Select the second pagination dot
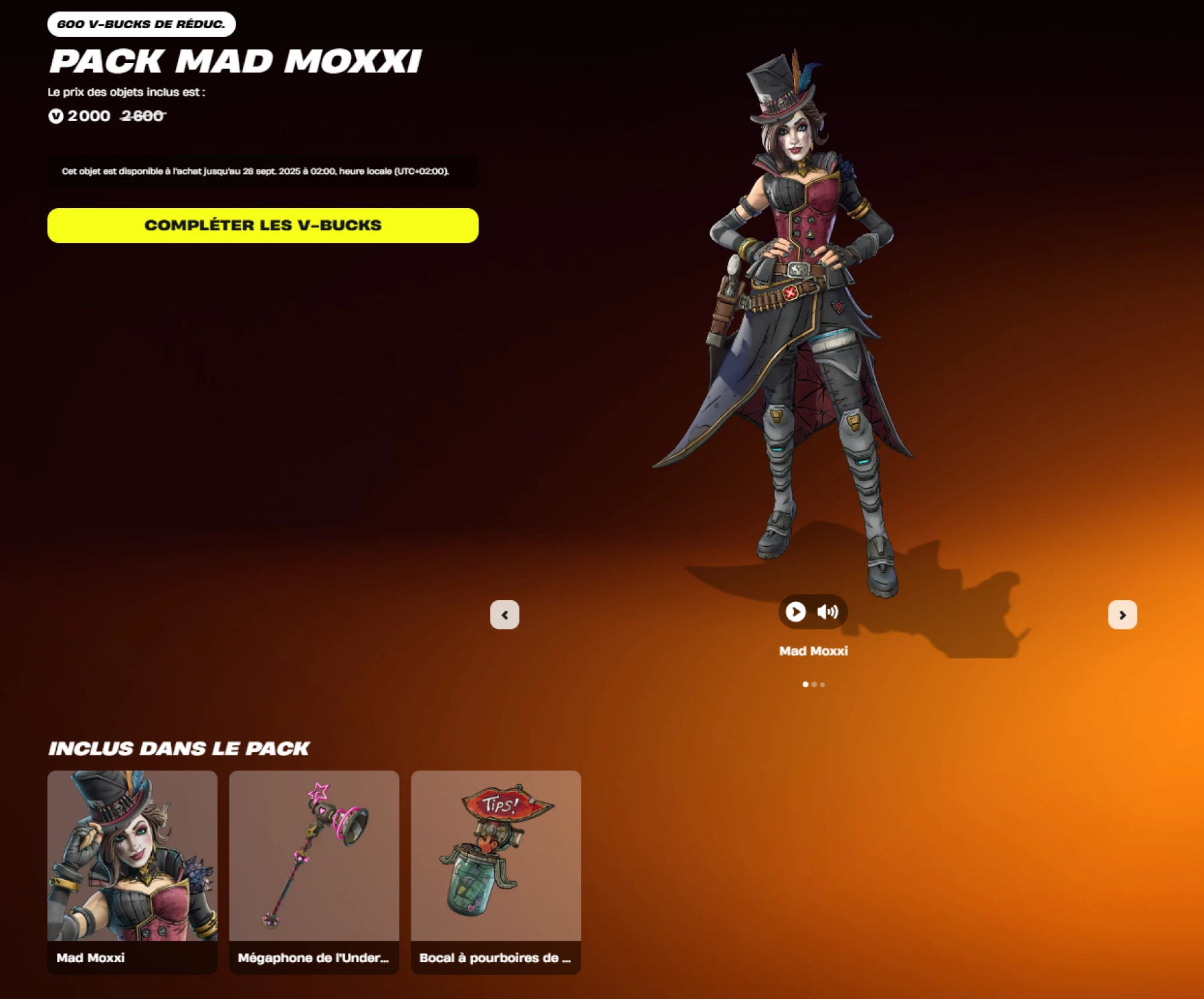The width and height of the screenshot is (1204, 999). [814, 684]
